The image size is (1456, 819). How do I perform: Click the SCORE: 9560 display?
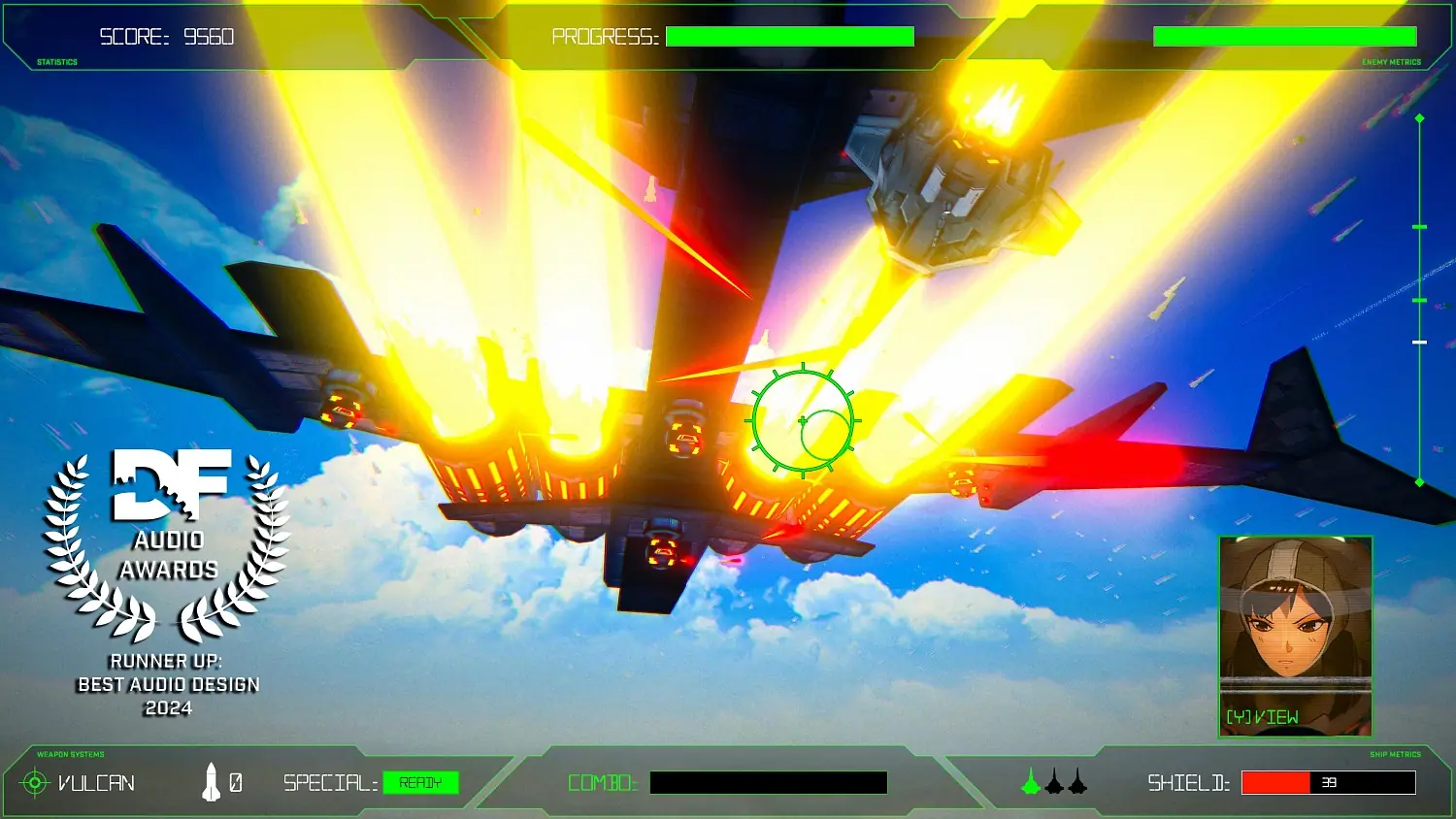167,36
